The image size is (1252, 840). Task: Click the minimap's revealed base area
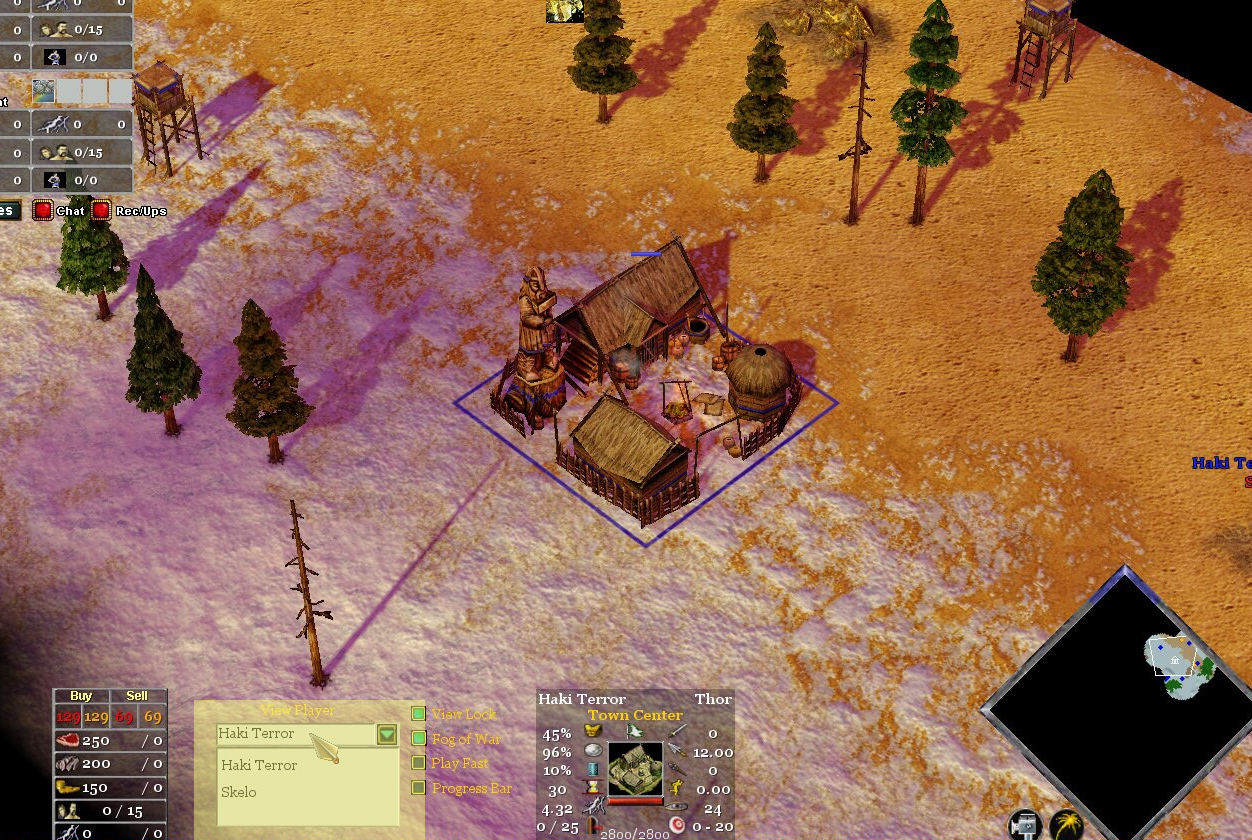click(1178, 662)
